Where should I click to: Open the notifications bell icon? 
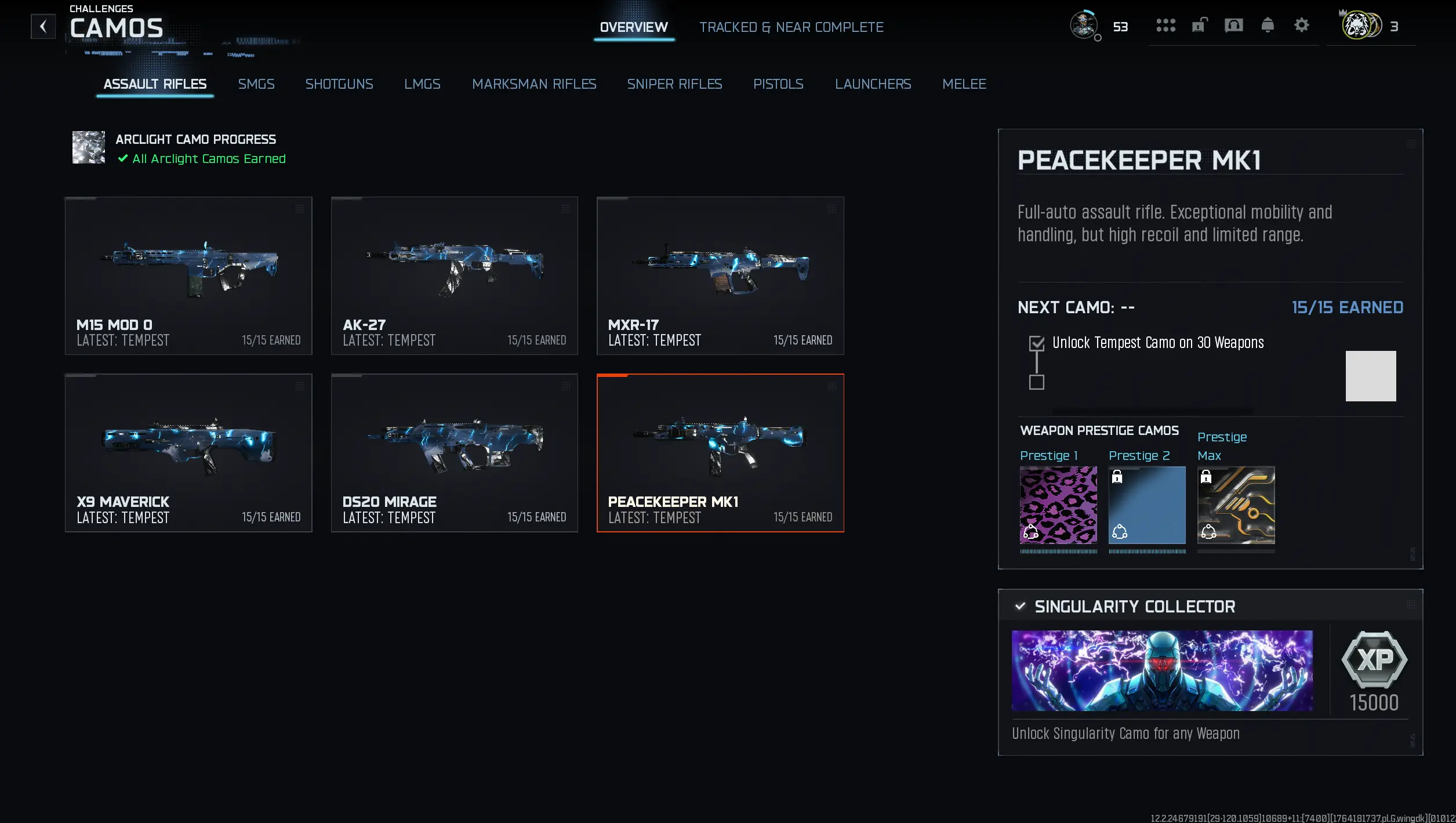[1267, 26]
